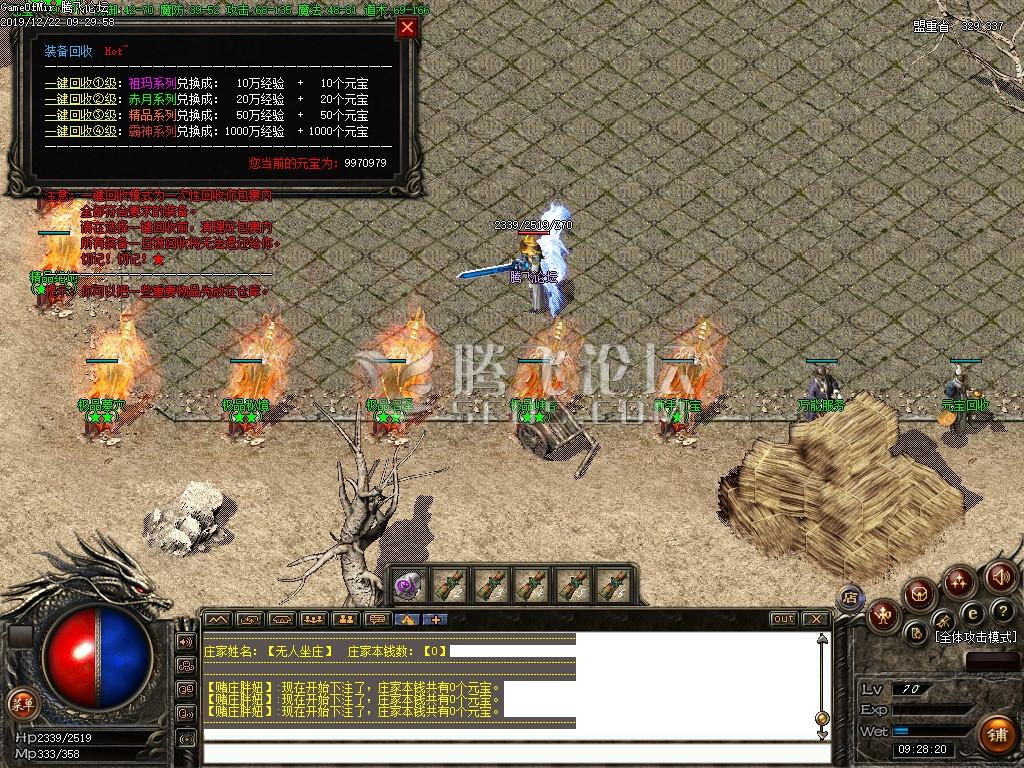Click the chat scrollbar down arrow
The image size is (1024, 768).
(x=822, y=733)
